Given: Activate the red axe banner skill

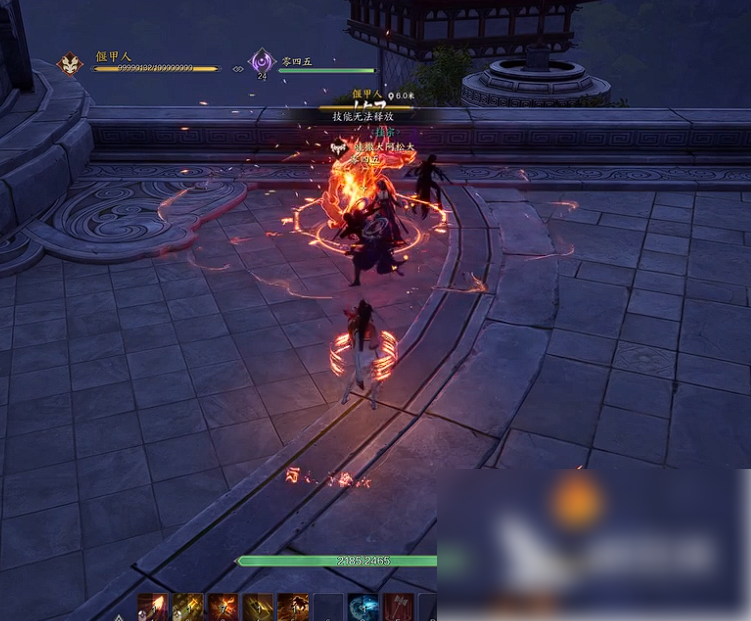Looking at the screenshot, I should point(398,607).
